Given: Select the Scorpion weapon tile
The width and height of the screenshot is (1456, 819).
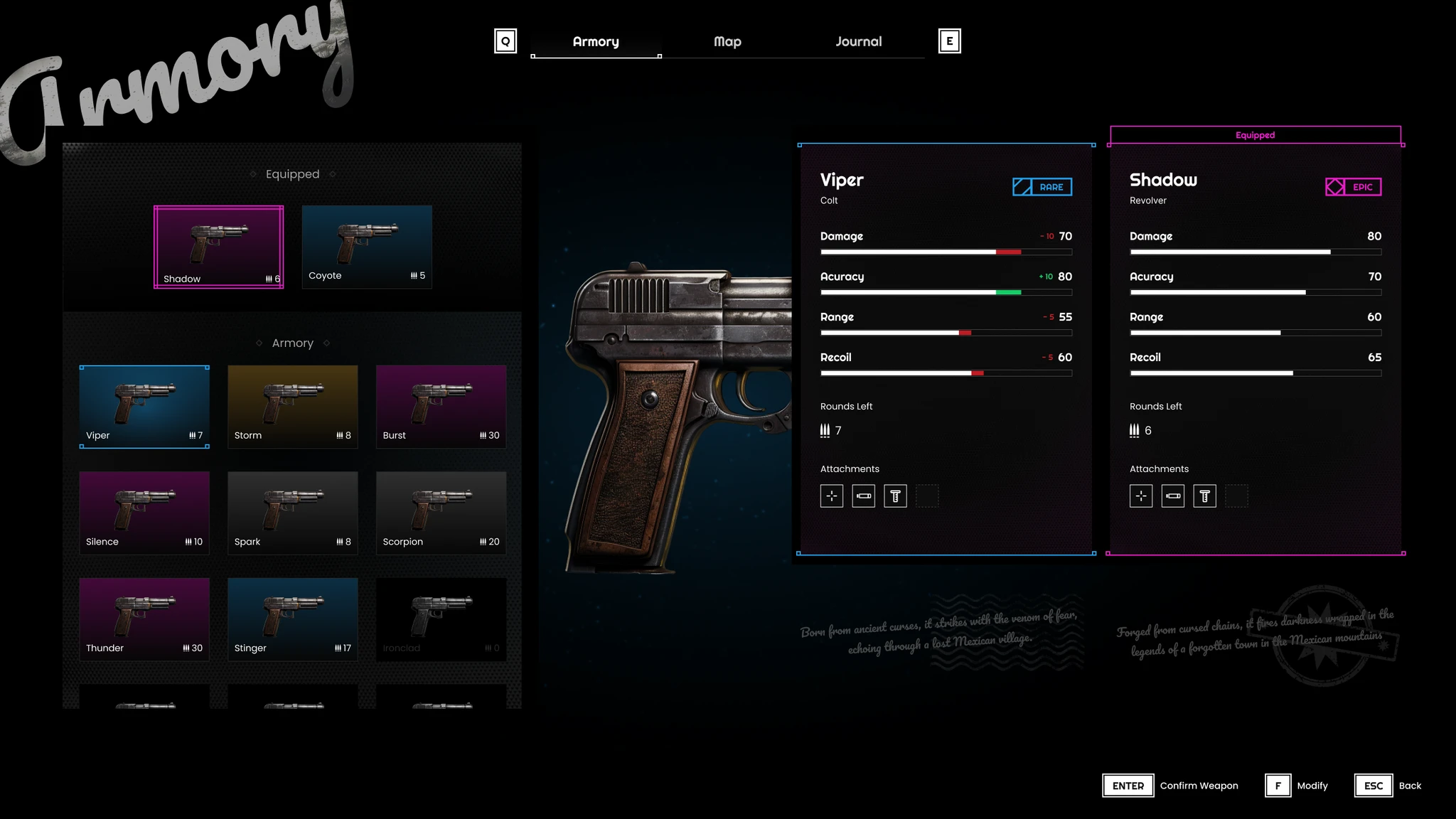Looking at the screenshot, I should click(x=441, y=513).
